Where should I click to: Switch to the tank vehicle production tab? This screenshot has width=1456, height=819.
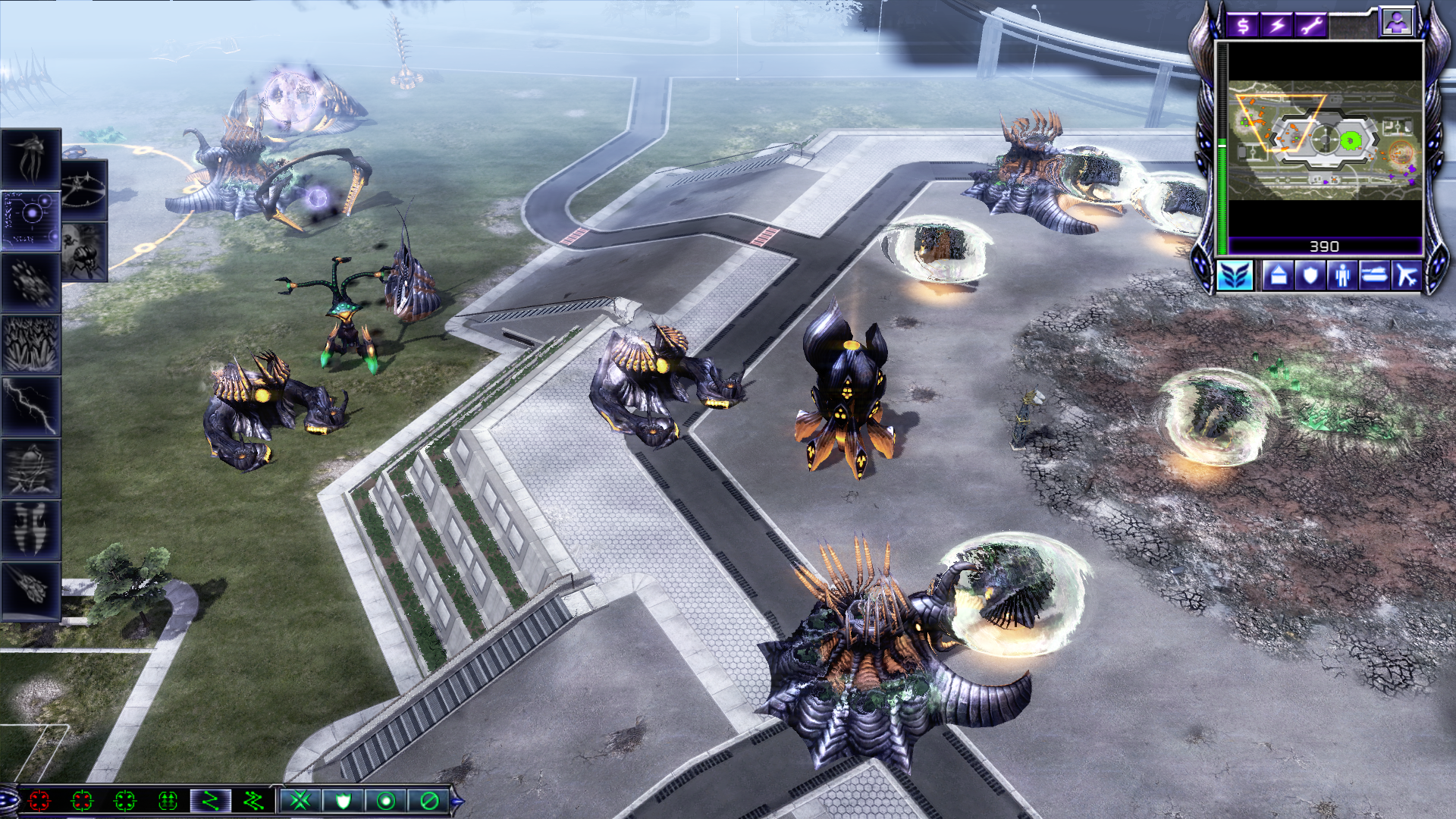pos(1374,275)
